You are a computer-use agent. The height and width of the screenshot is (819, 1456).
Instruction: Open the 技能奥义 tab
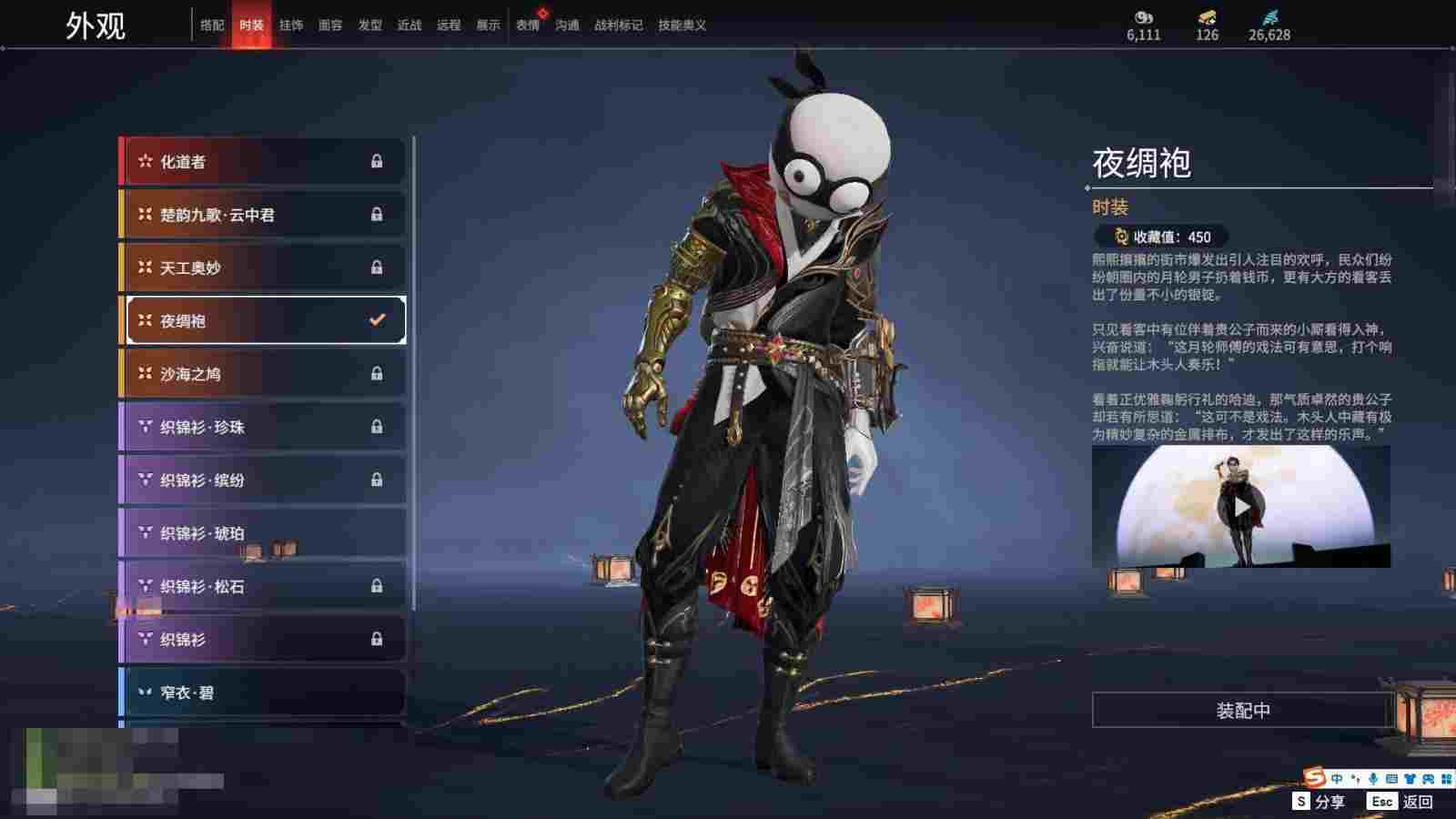(x=682, y=25)
